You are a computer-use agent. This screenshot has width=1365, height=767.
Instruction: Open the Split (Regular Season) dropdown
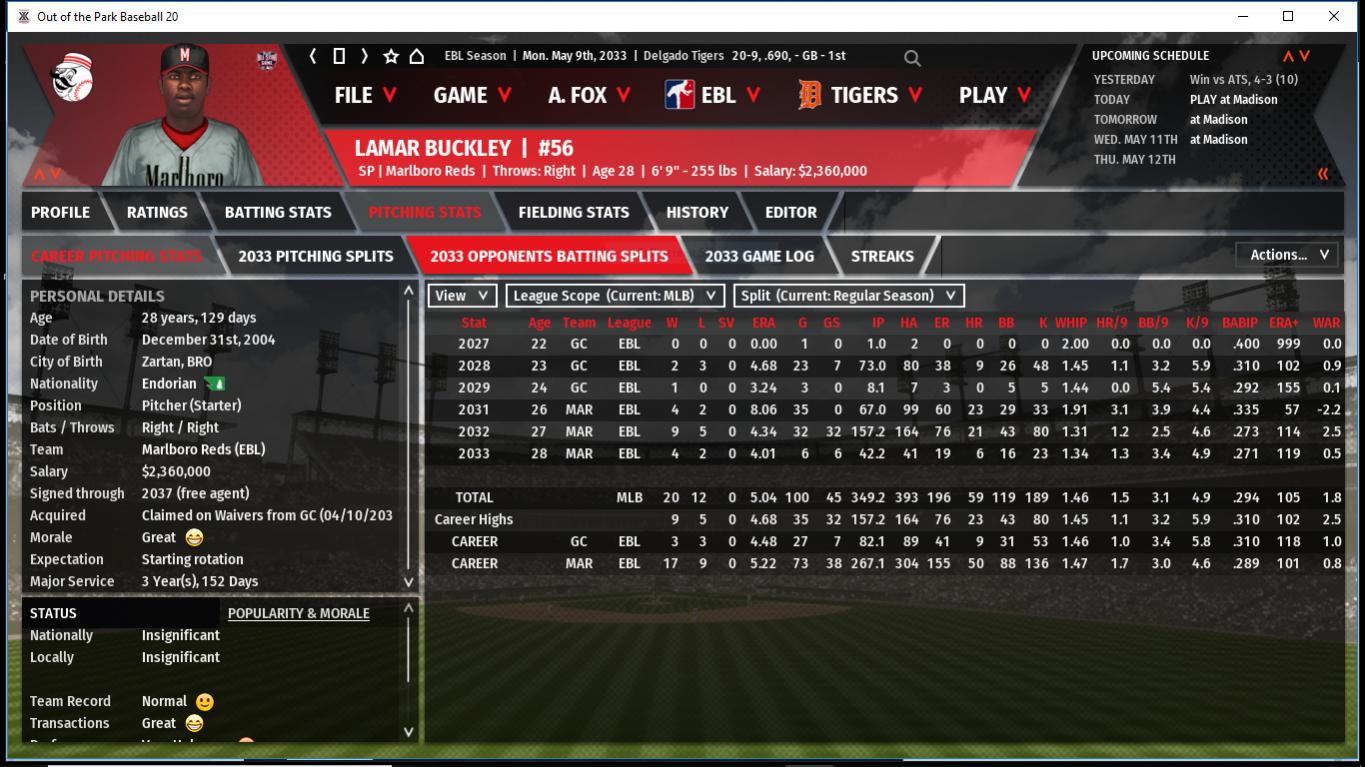tap(849, 295)
